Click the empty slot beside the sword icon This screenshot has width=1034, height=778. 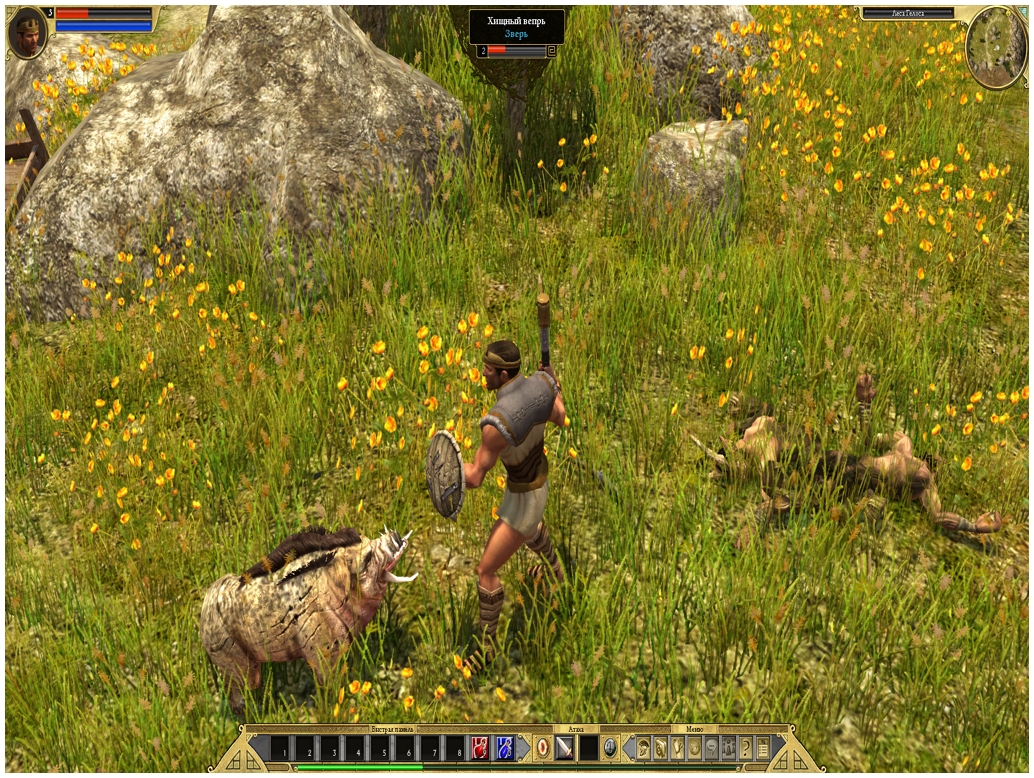(x=589, y=747)
